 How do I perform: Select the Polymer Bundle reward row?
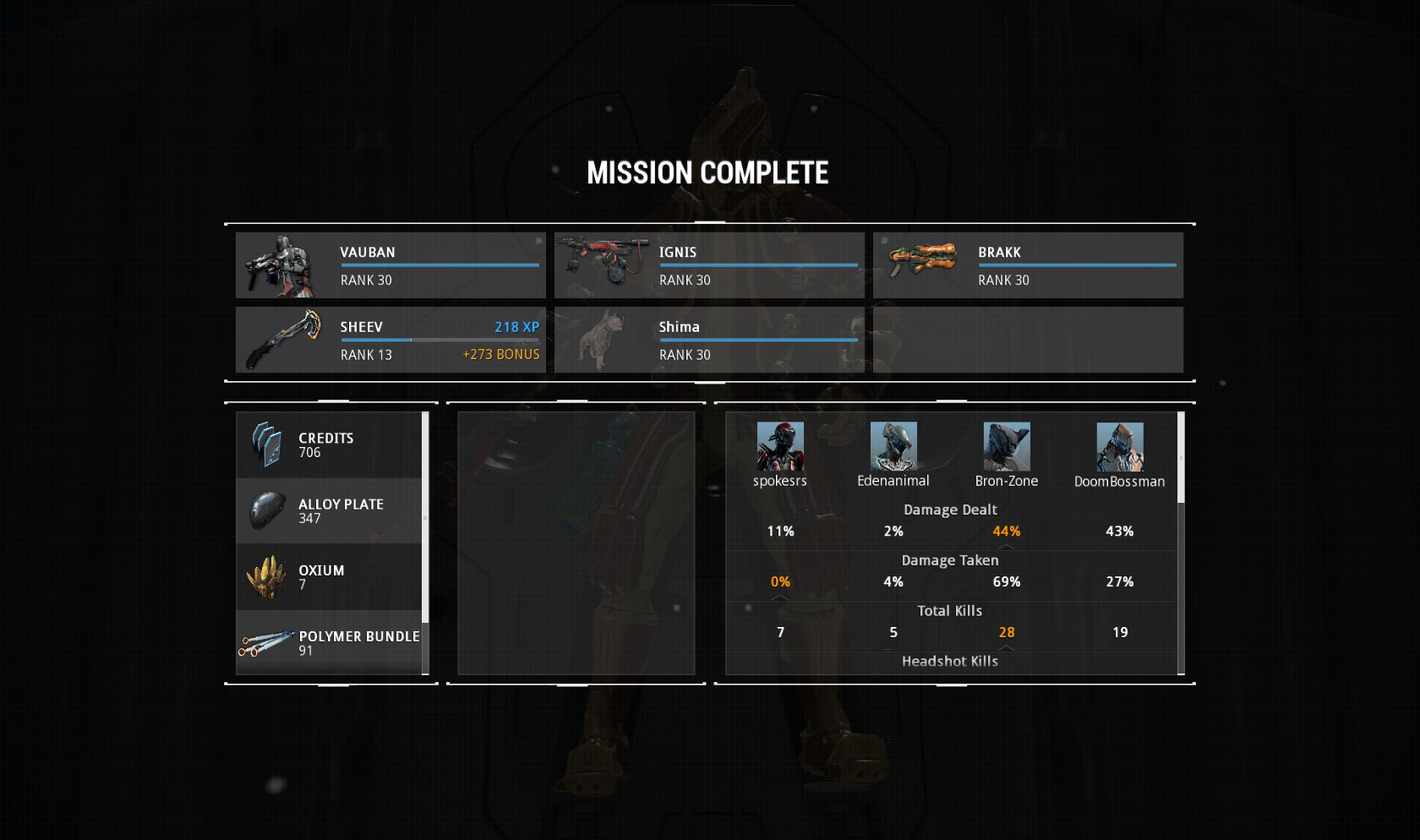[329, 643]
